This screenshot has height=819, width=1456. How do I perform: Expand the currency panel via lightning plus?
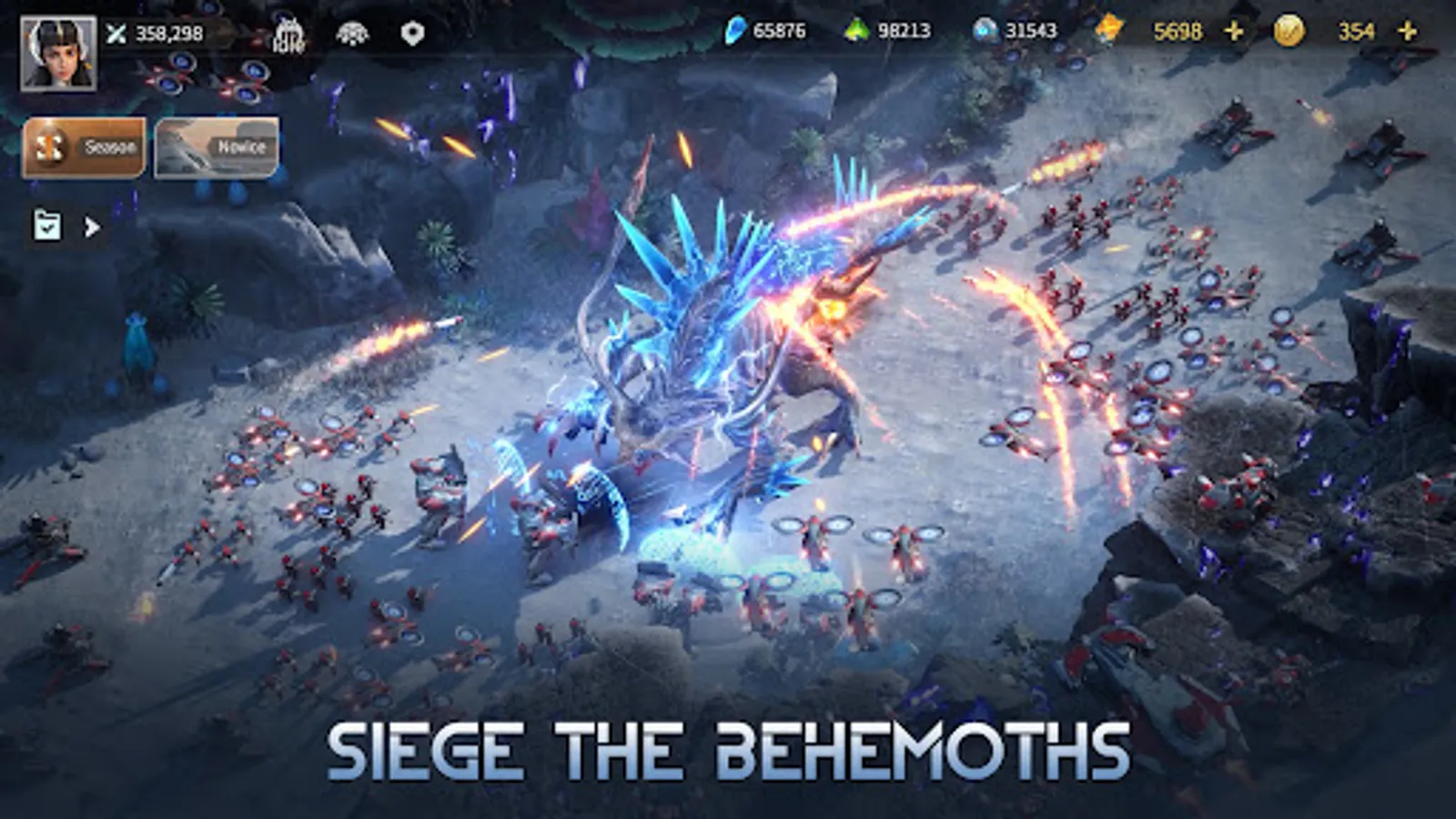[1233, 32]
